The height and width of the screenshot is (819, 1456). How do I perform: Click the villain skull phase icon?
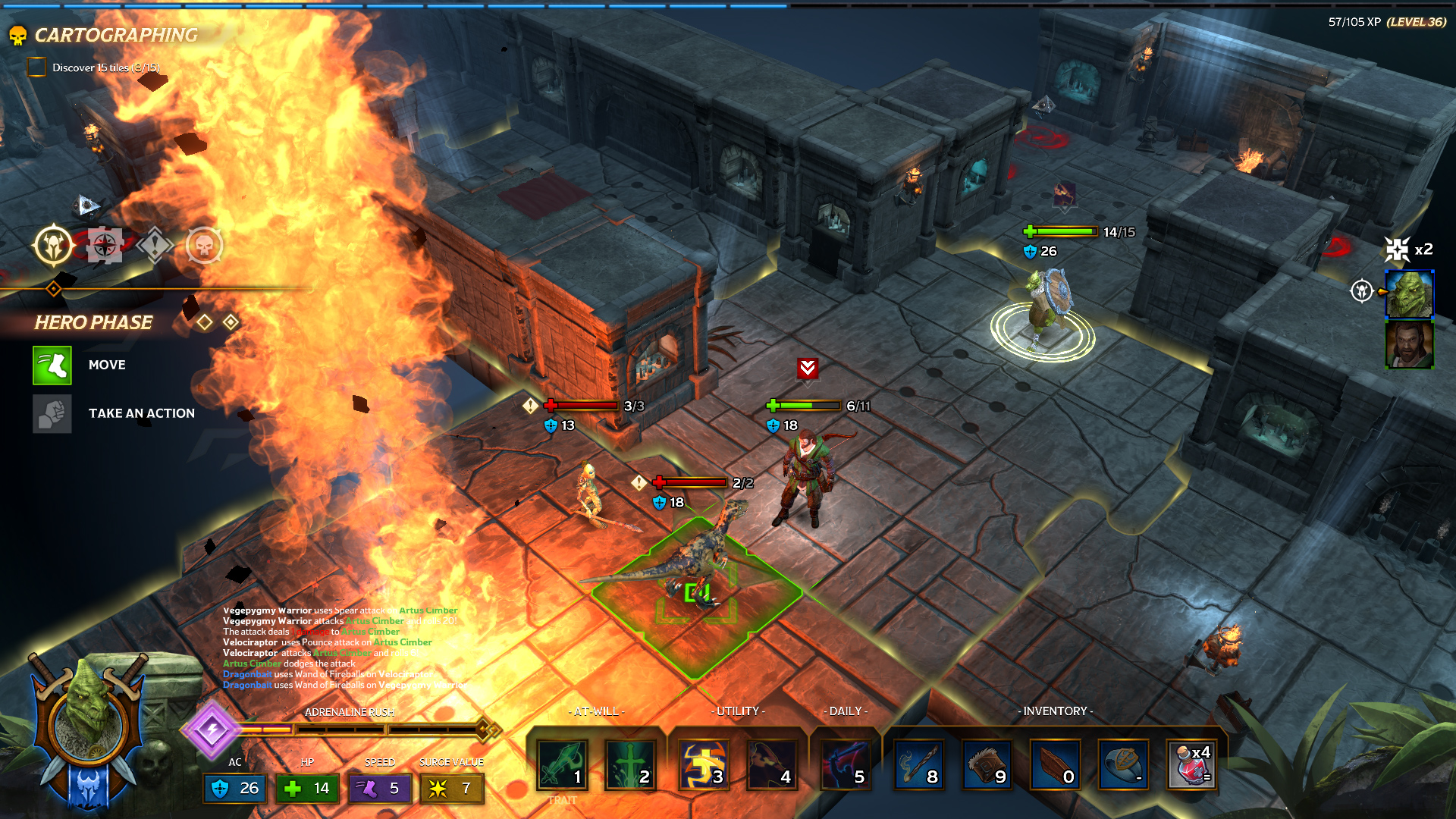pos(205,246)
